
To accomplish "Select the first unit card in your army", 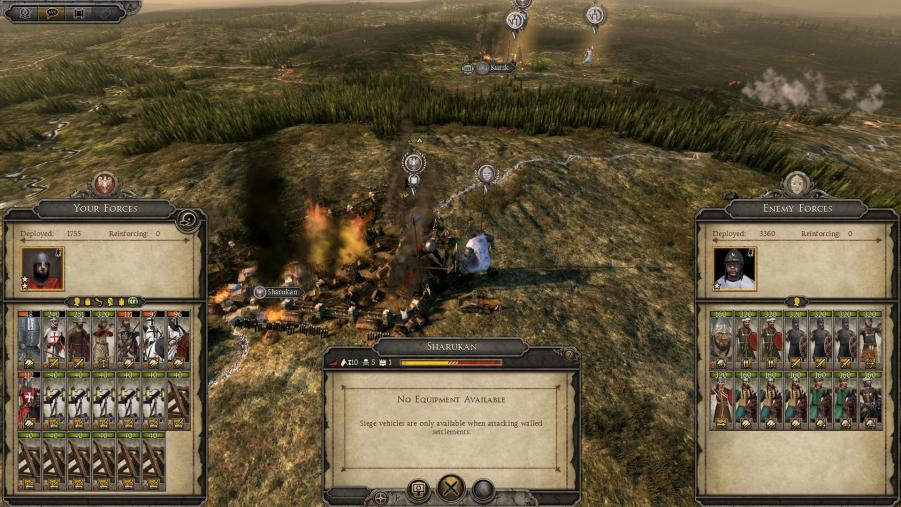I will [x=30, y=339].
